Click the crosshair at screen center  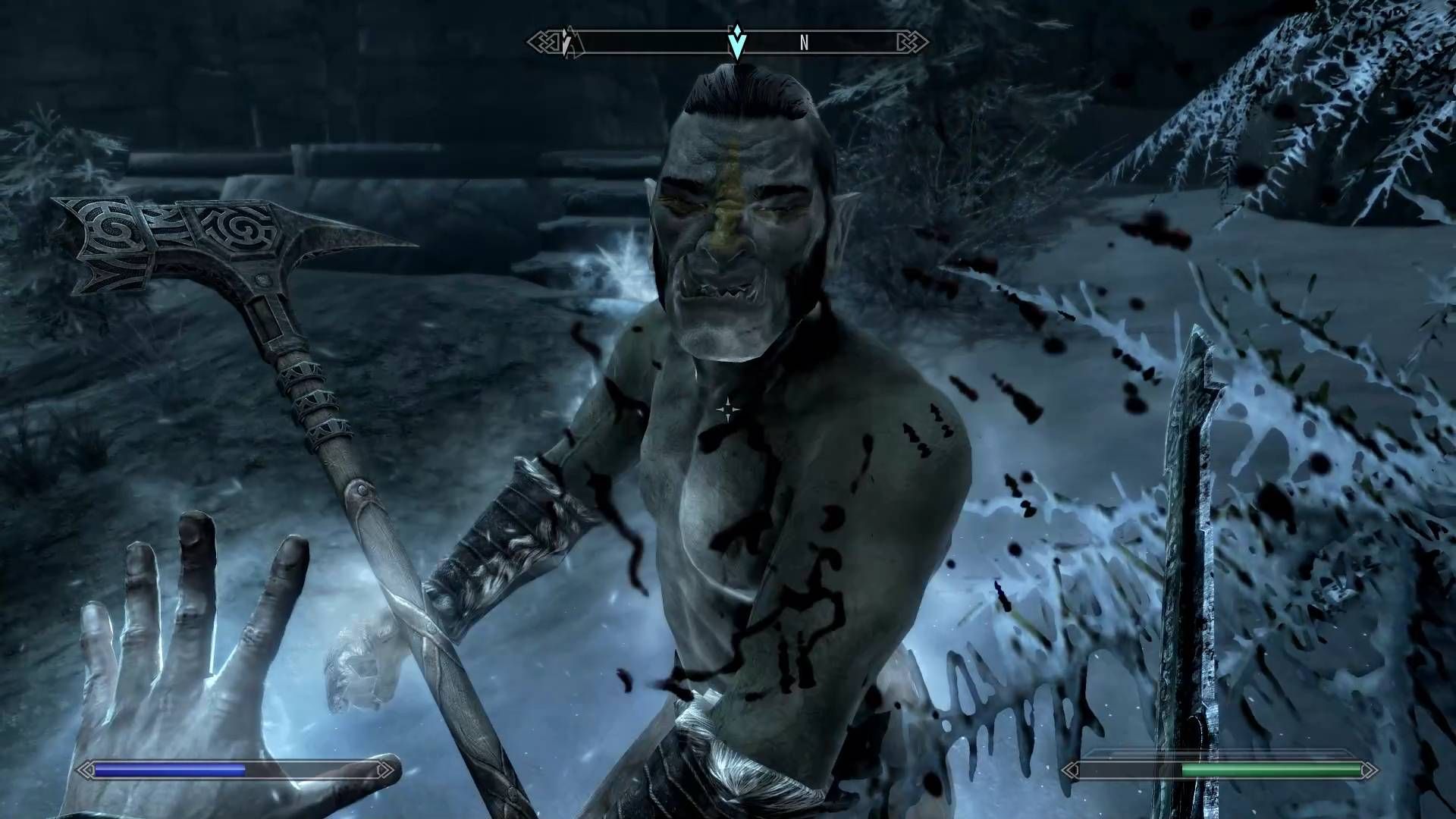(x=730, y=409)
